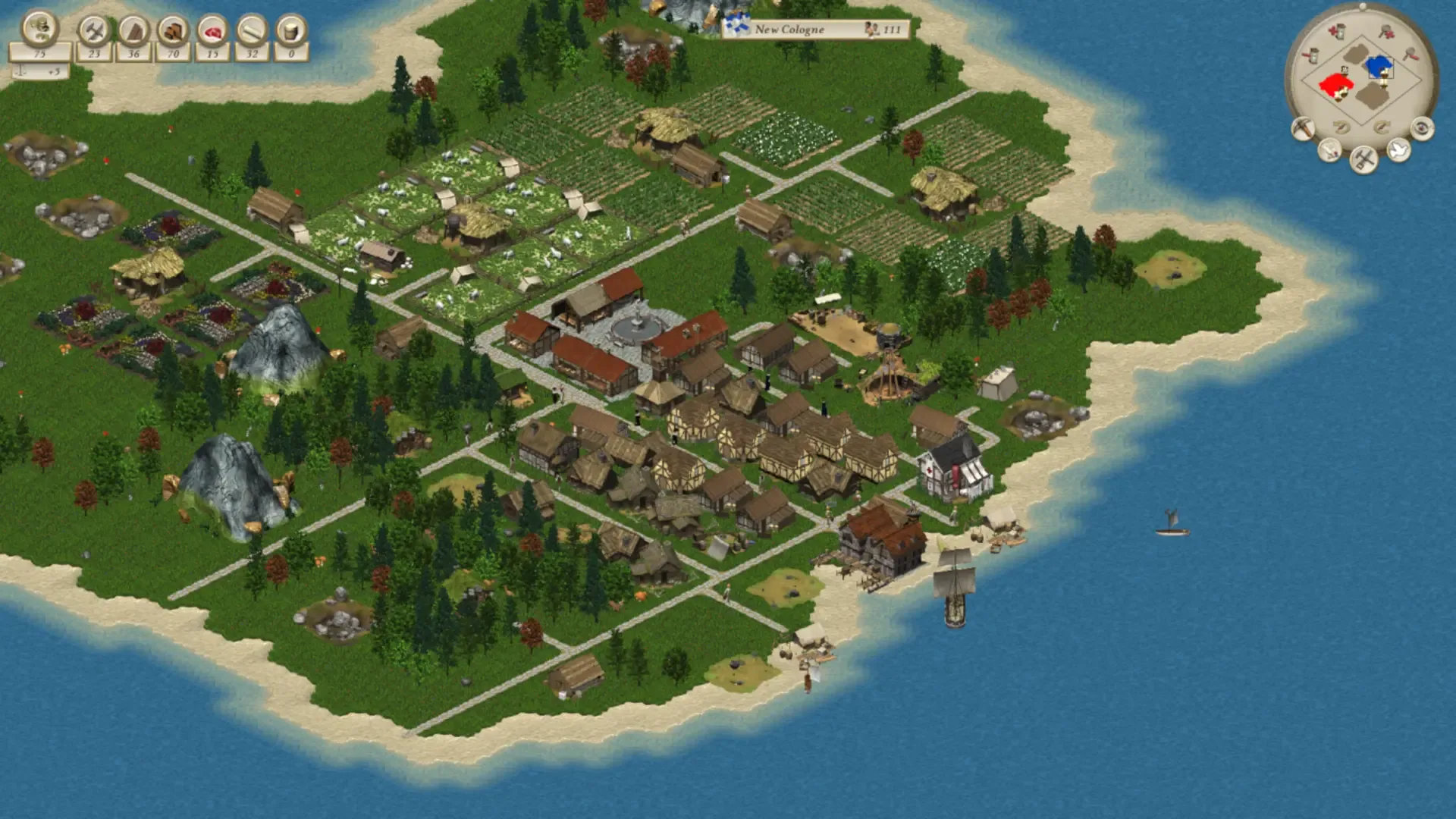Zoom in with the magnifier-plus icon
Viewport: 1456px width, 819px height.
[1387, 32]
